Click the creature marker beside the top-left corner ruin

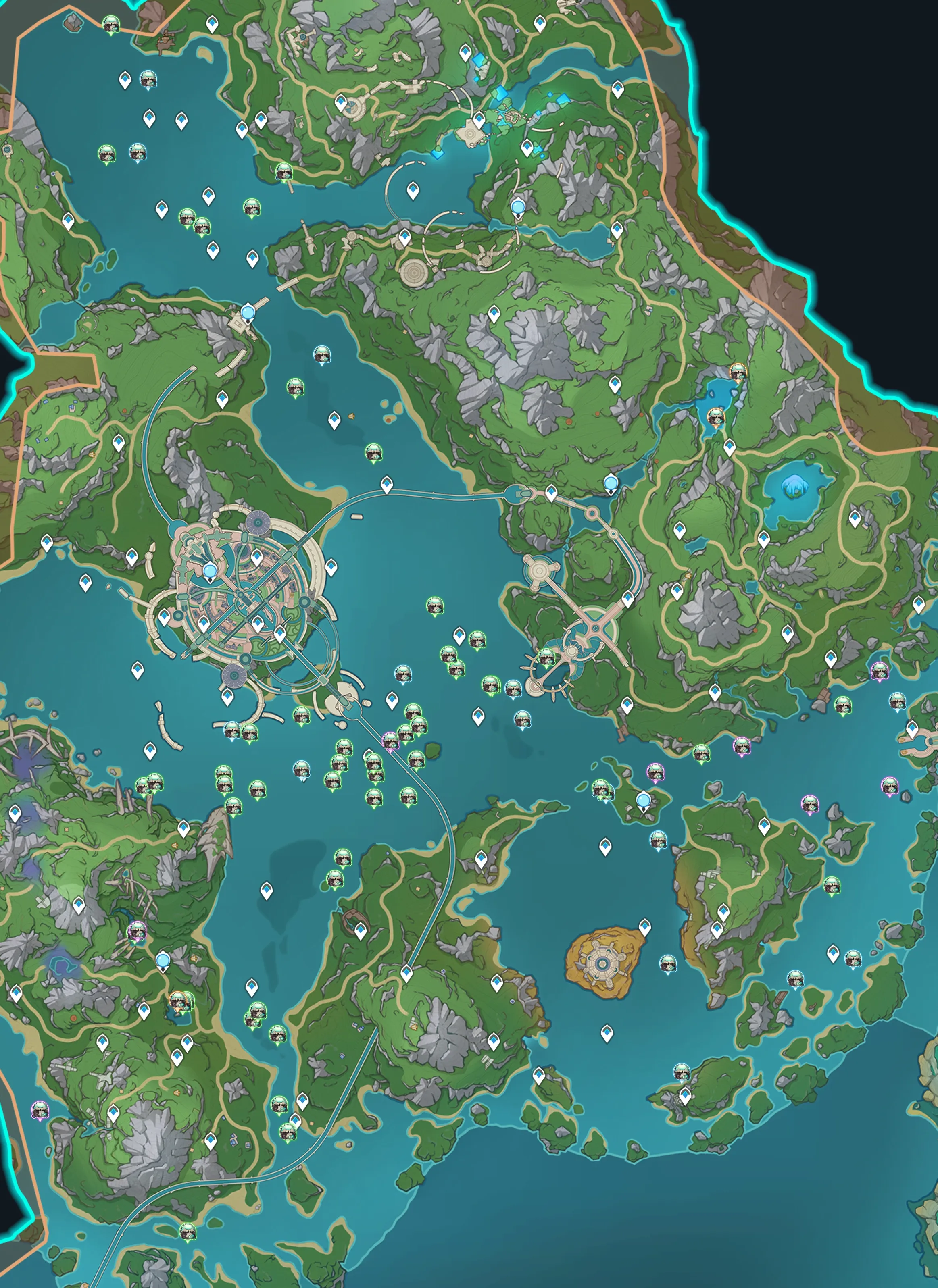111,25
